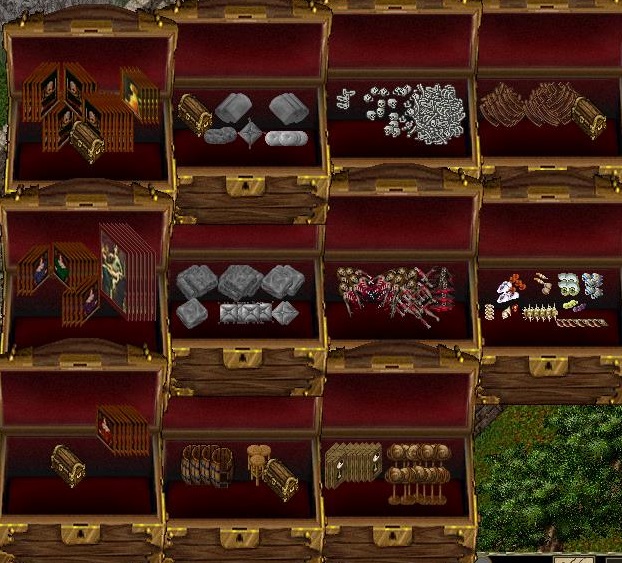The image size is (622, 563).
Task: Choose the stack of round wooden tables
Action: [417, 472]
